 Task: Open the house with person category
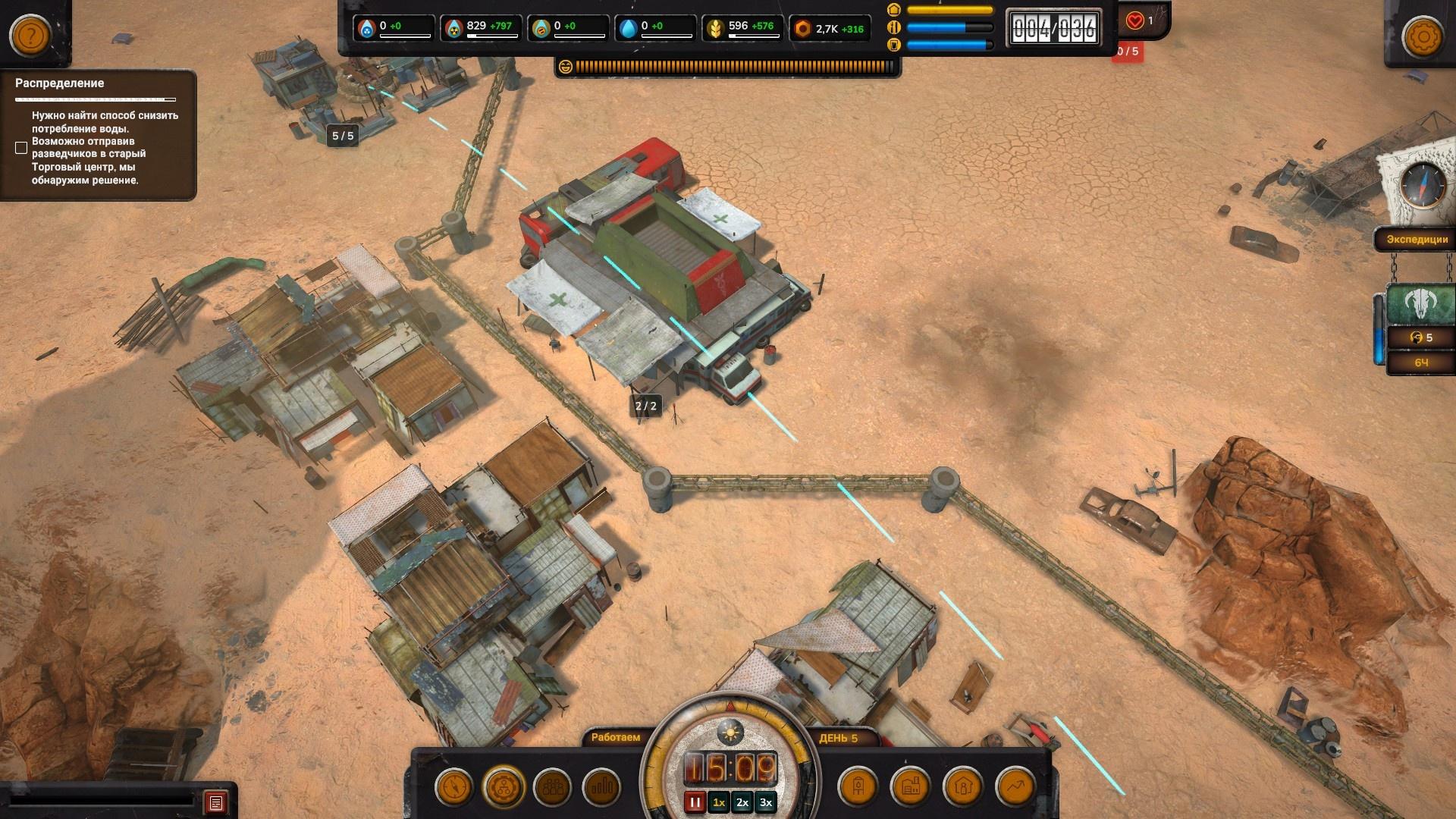(963, 787)
